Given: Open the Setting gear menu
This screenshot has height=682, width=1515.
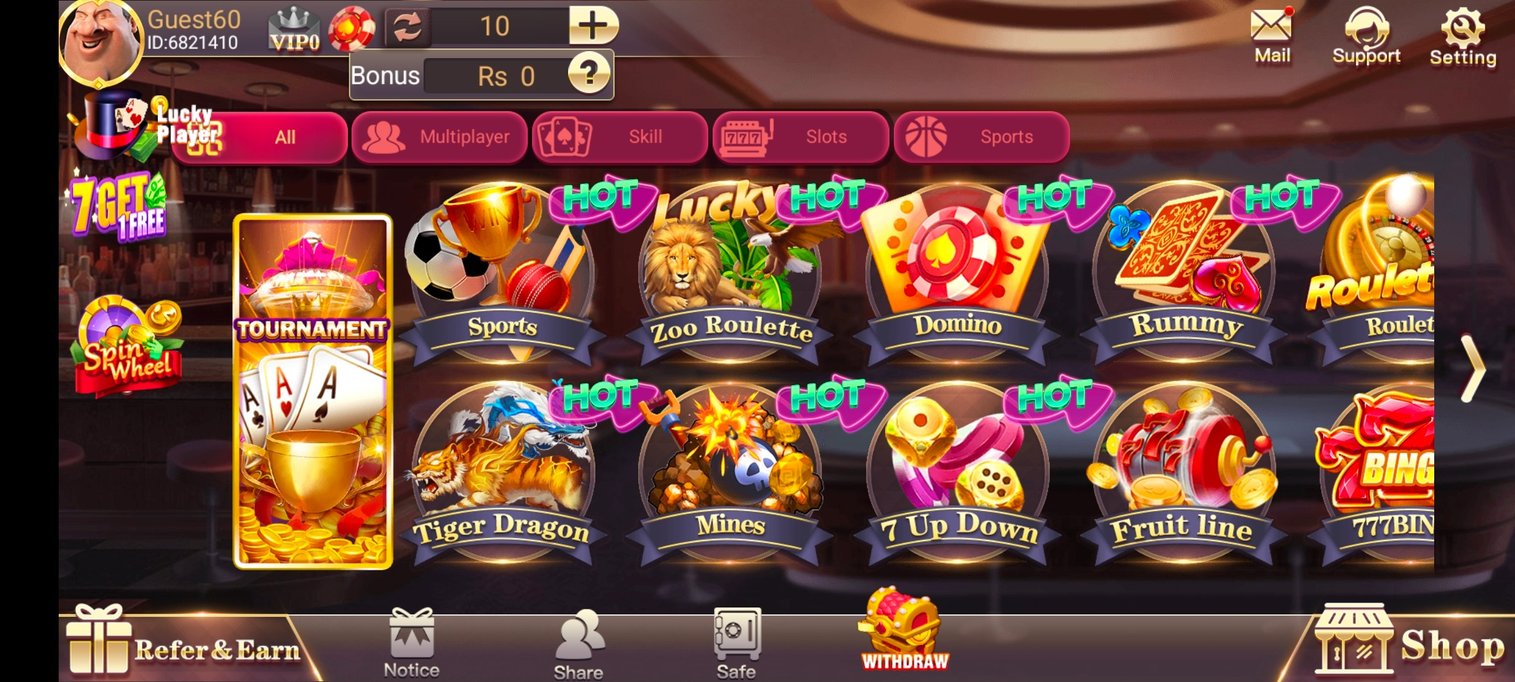Looking at the screenshot, I should (1462, 35).
